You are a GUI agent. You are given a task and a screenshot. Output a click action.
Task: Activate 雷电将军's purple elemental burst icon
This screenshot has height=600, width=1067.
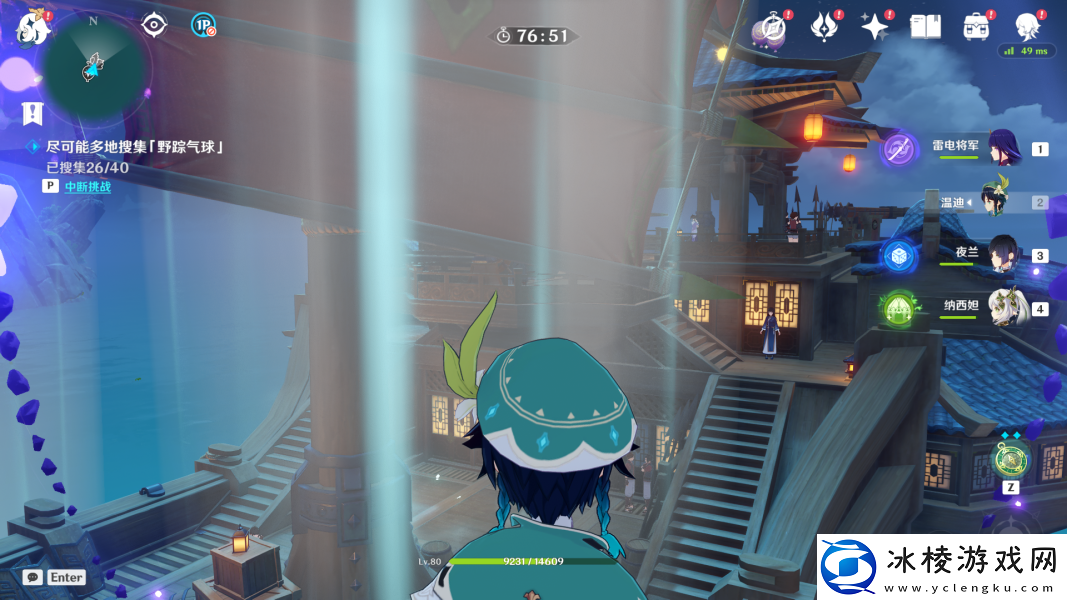[x=899, y=150]
